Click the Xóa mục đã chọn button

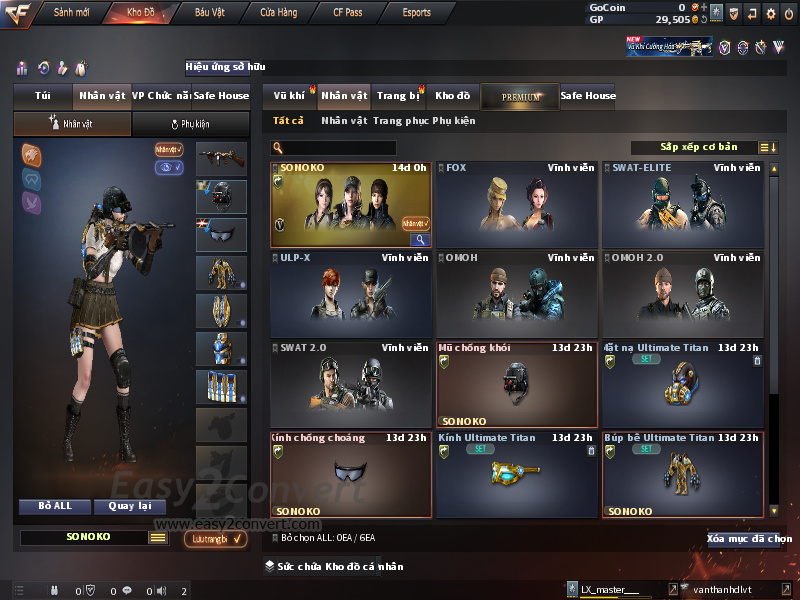[x=749, y=539]
